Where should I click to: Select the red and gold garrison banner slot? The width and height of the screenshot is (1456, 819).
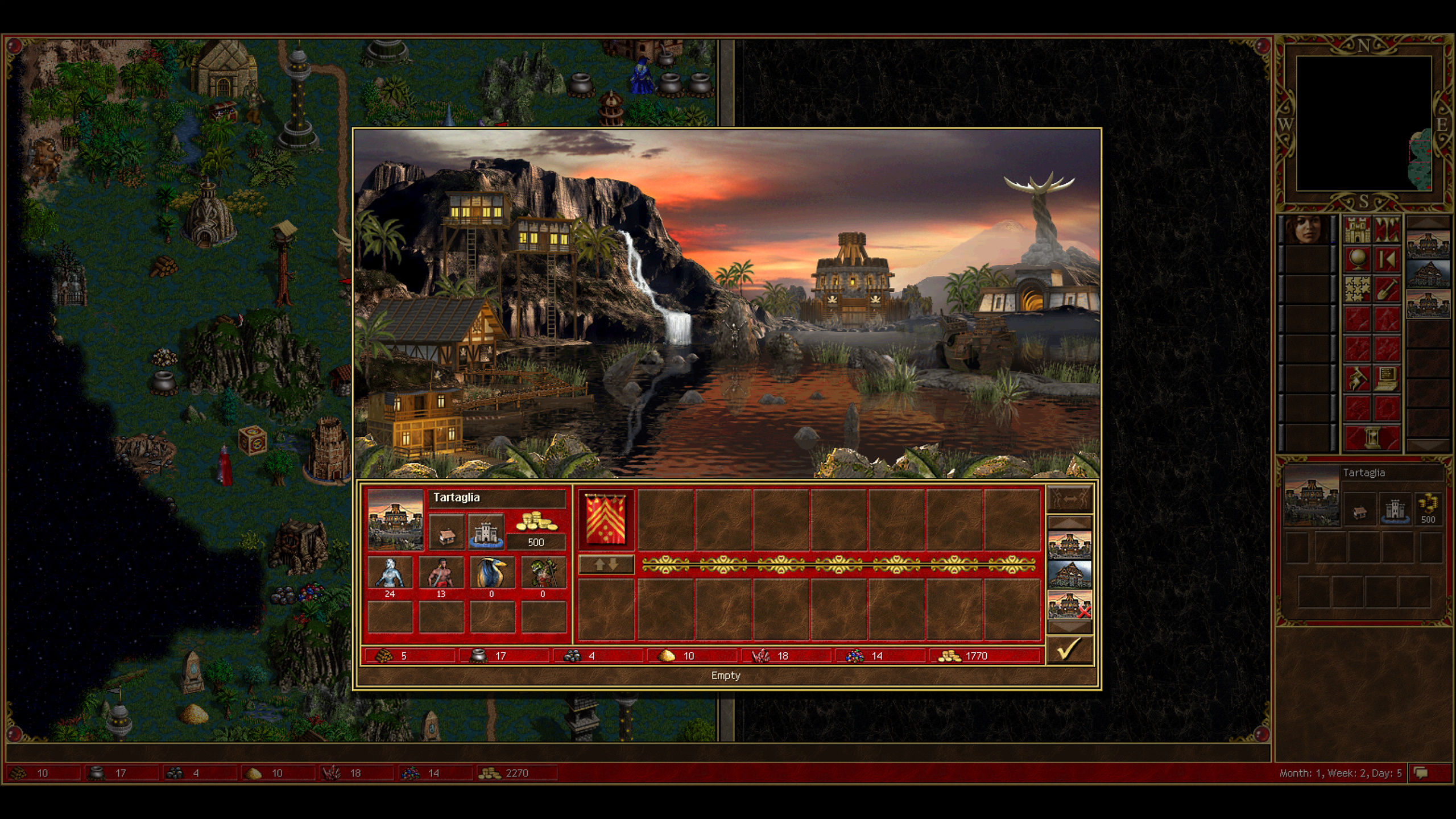[x=605, y=520]
